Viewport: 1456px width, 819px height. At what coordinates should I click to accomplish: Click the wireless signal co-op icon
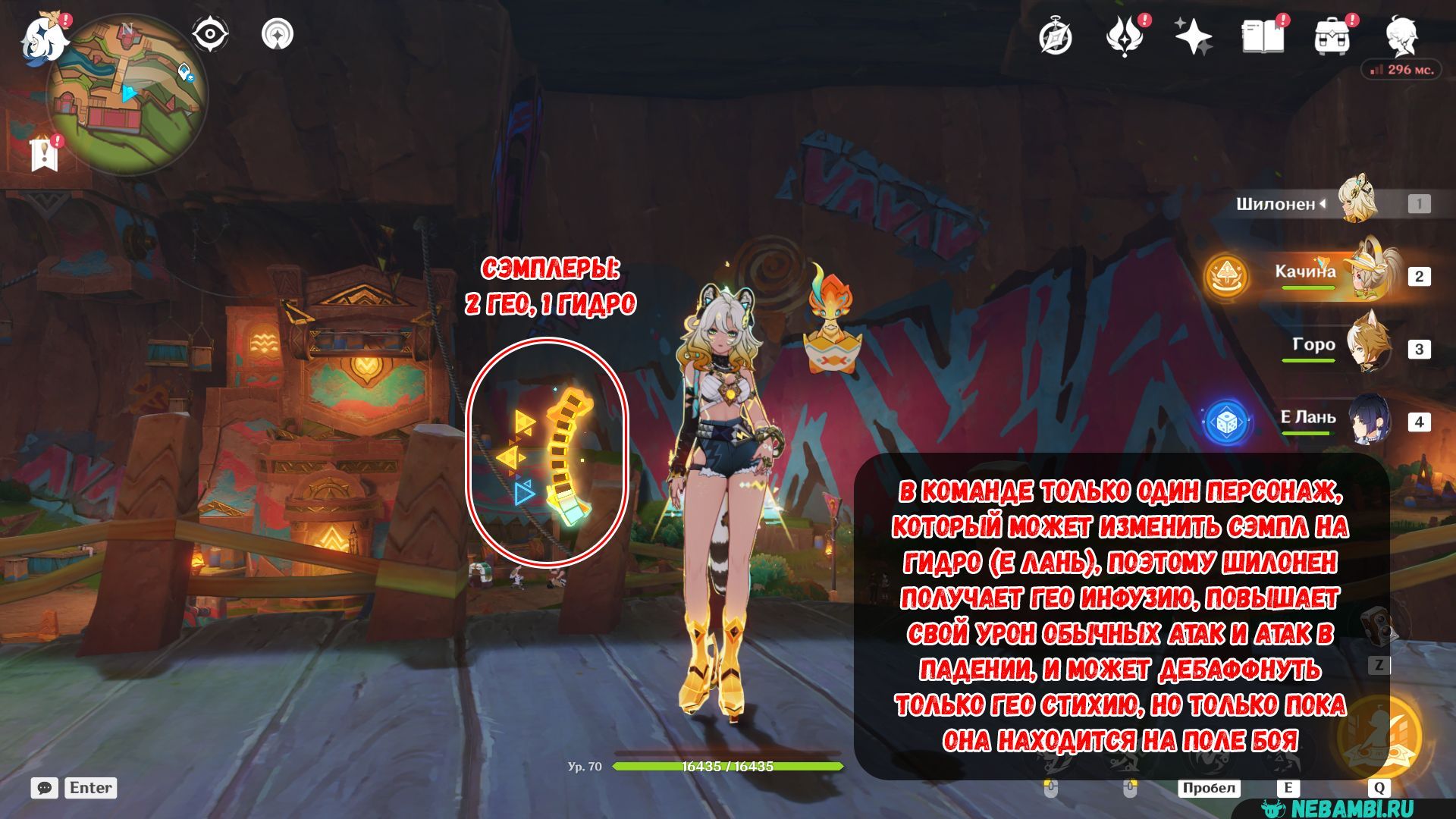pos(278,35)
